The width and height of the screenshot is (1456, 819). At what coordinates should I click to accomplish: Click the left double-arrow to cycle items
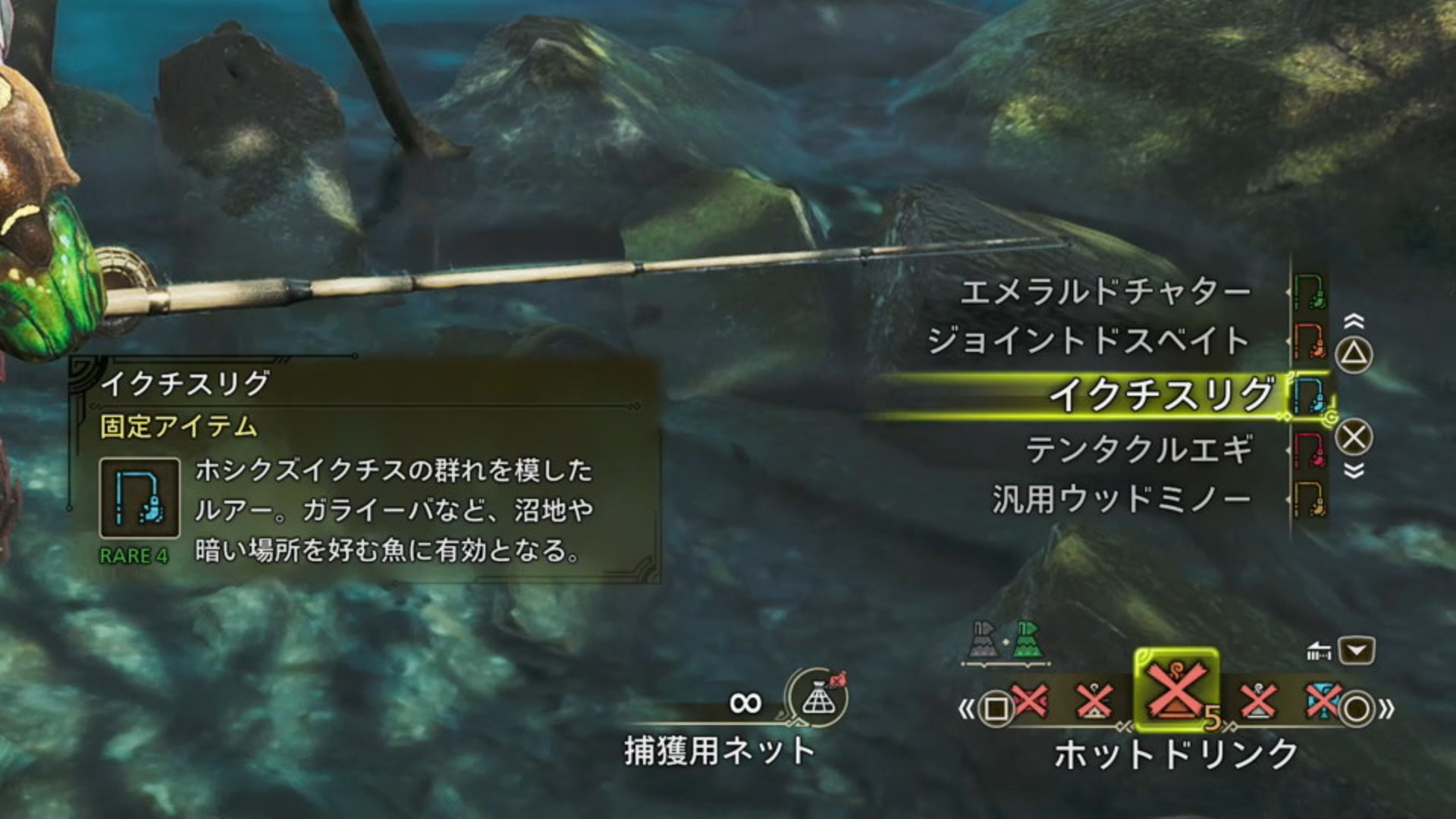pyautogui.click(x=965, y=707)
